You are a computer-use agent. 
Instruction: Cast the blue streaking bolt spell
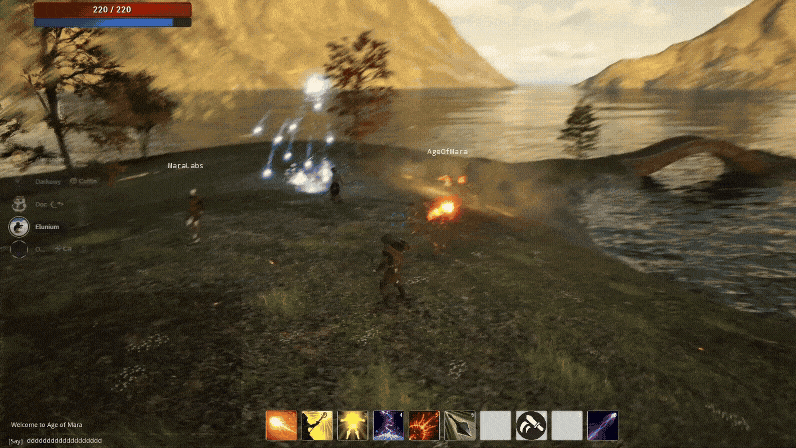tap(602, 425)
